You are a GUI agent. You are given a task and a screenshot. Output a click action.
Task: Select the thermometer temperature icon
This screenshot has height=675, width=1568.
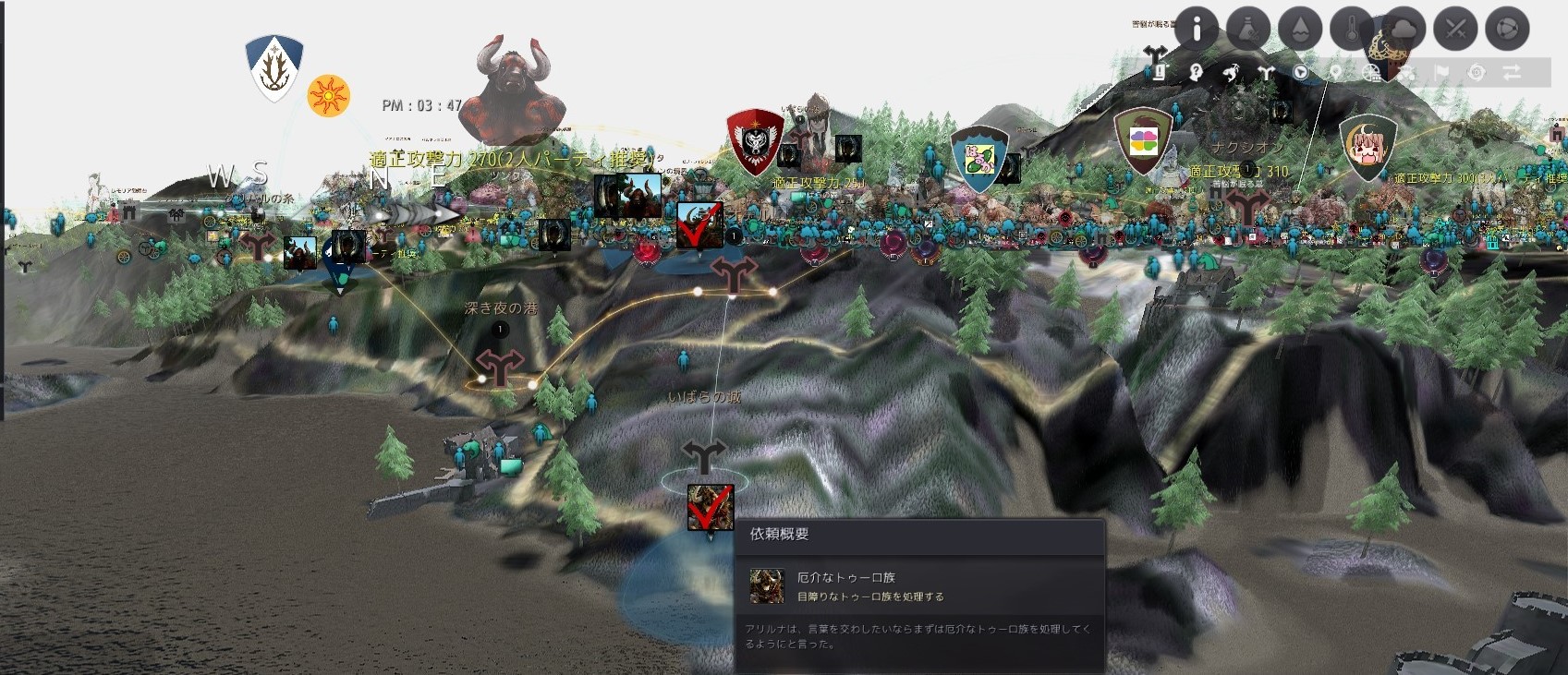(1350, 28)
